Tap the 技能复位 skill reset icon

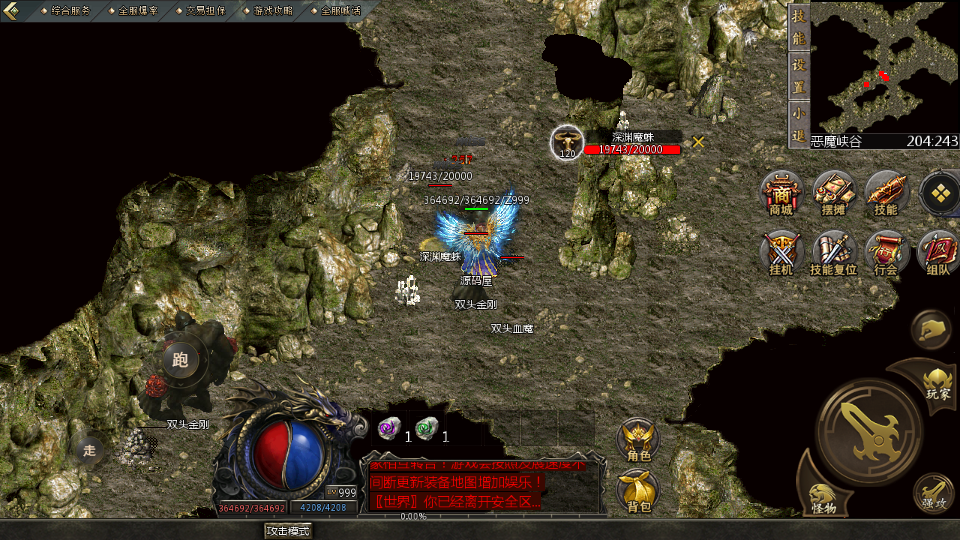[x=833, y=253]
